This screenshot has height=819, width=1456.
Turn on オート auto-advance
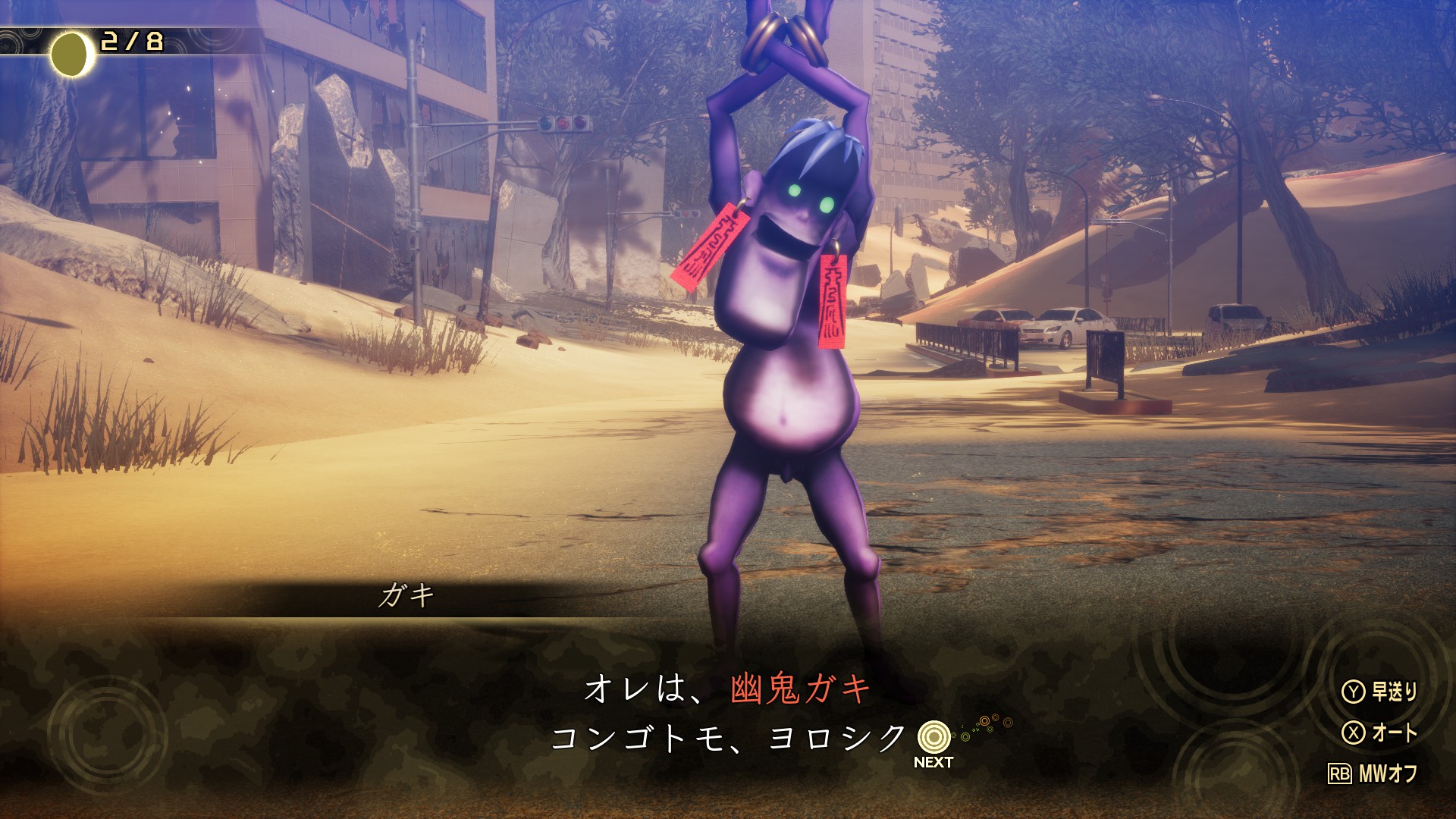click(1380, 733)
